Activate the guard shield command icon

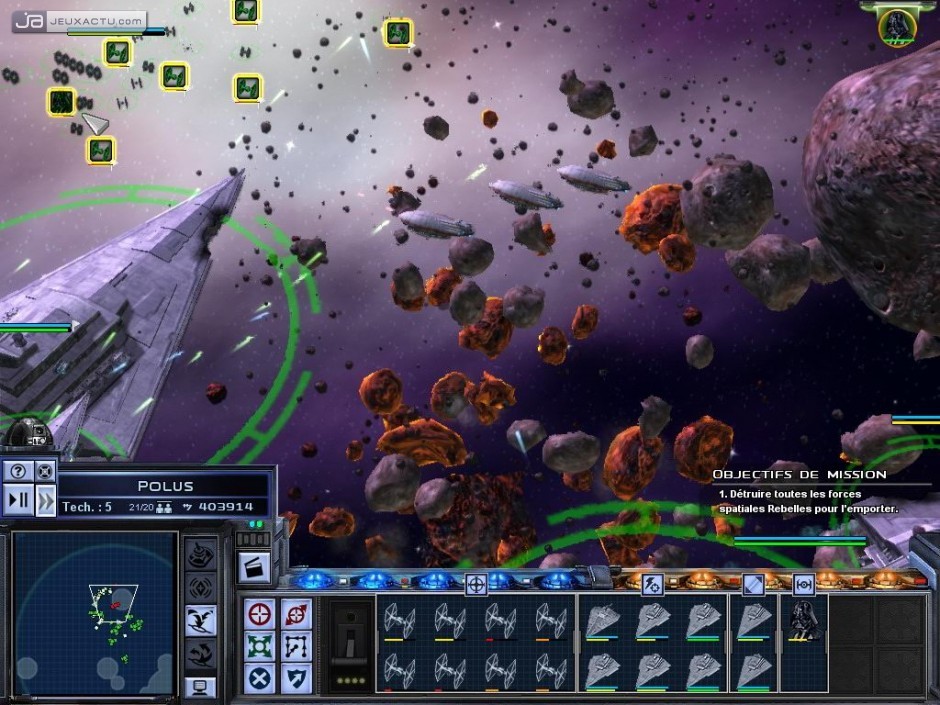pyautogui.click(x=296, y=678)
